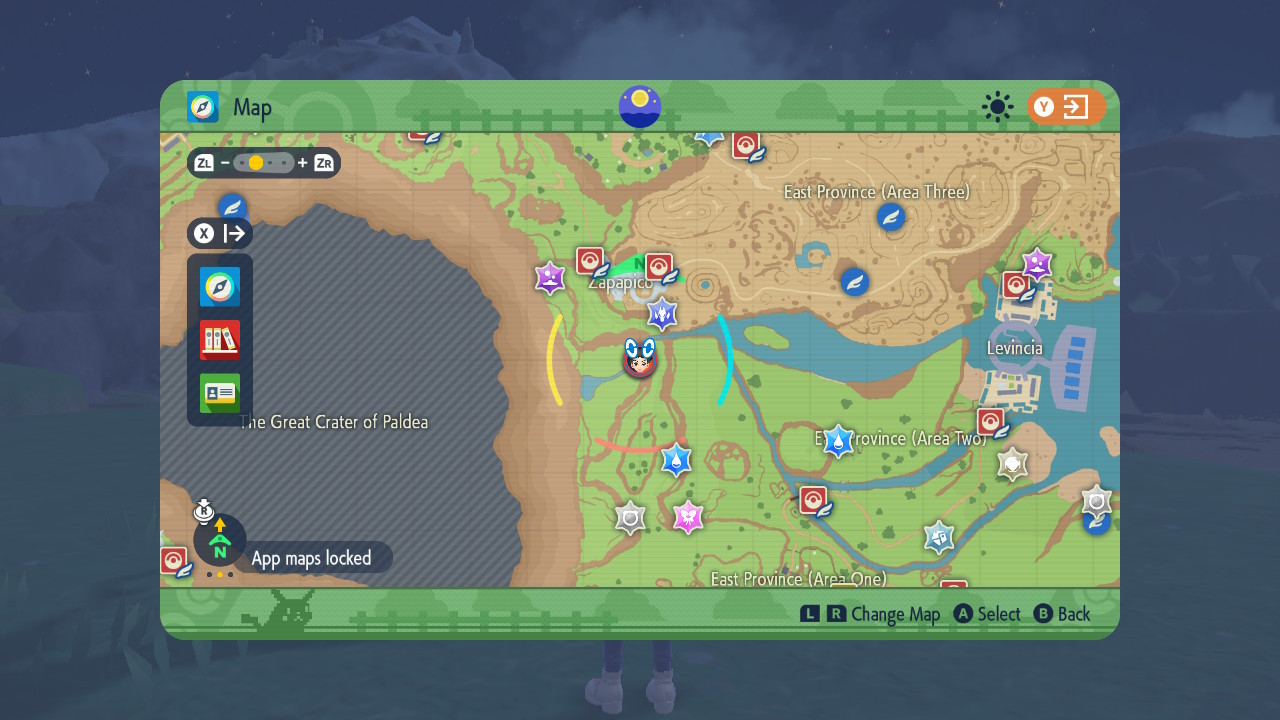Click the App maps locked label
Screen dimensions: 1280x720
coord(310,557)
